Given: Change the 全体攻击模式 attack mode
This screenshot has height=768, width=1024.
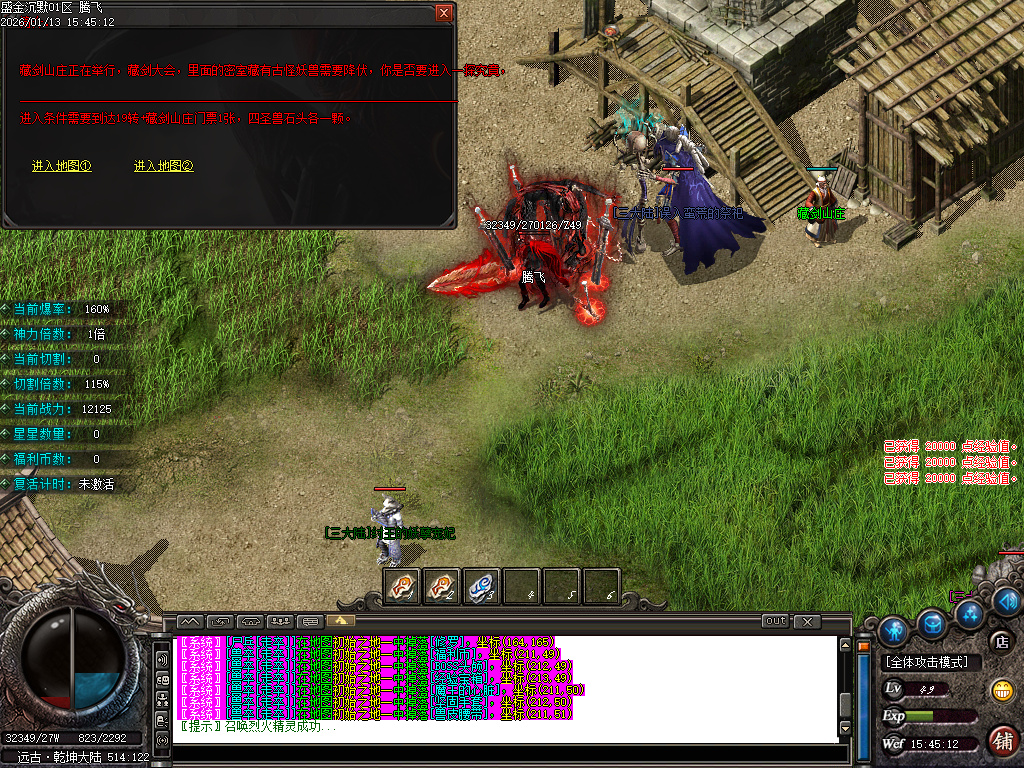Looking at the screenshot, I should pyautogui.click(x=930, y=662).
